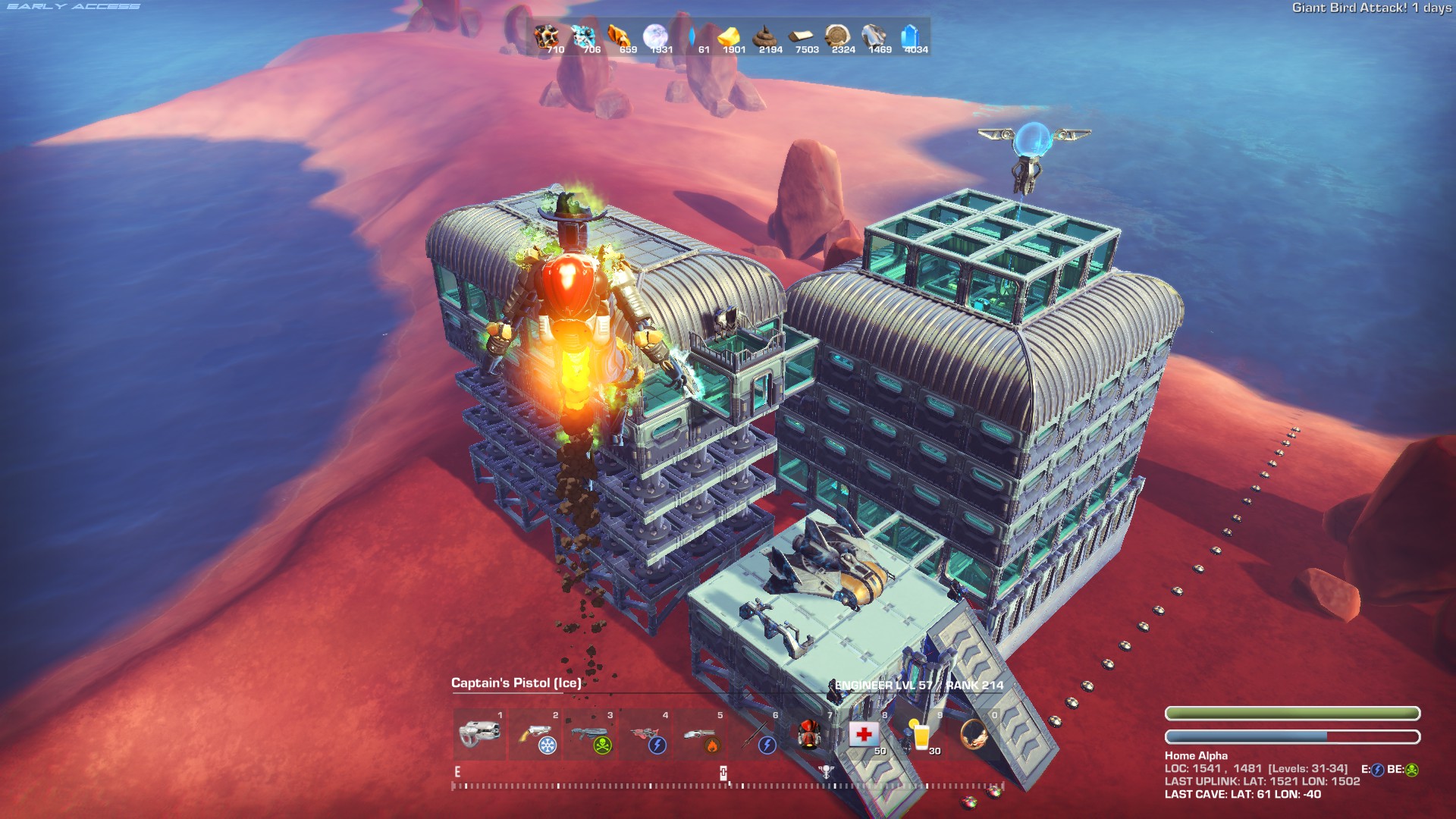Click the winged marker on the compass bar
The image size is (1456, 819).
click(x=827, y=771)
